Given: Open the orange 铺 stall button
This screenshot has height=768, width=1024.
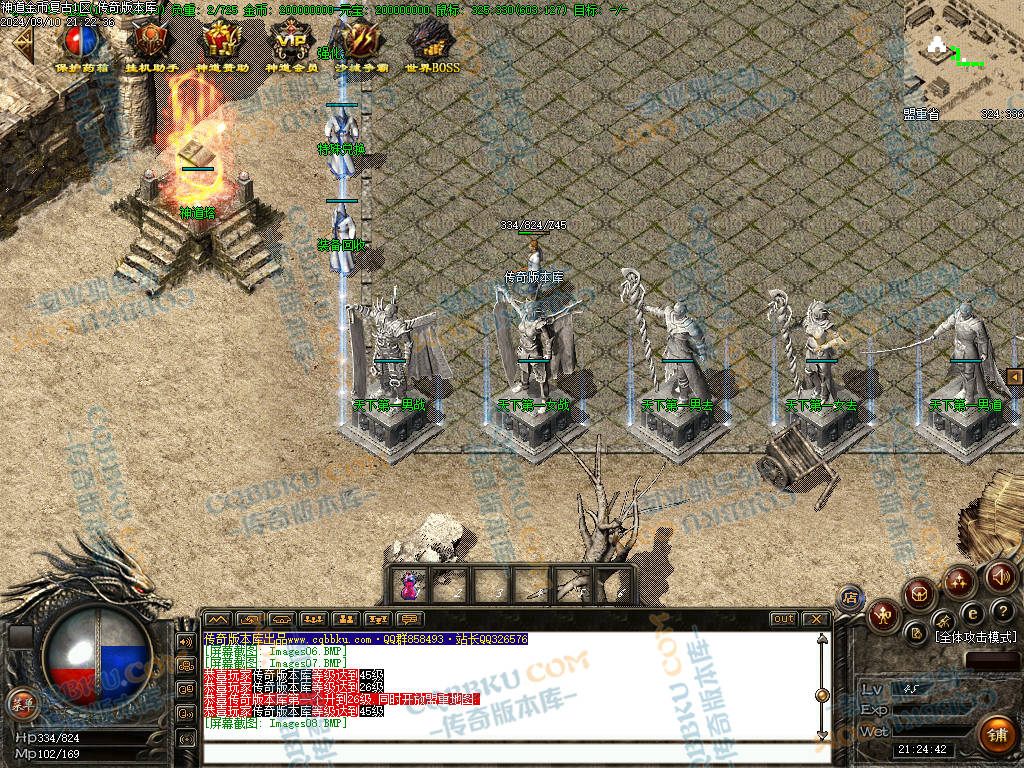Looking at the screenshot, I should click(995, 735).
